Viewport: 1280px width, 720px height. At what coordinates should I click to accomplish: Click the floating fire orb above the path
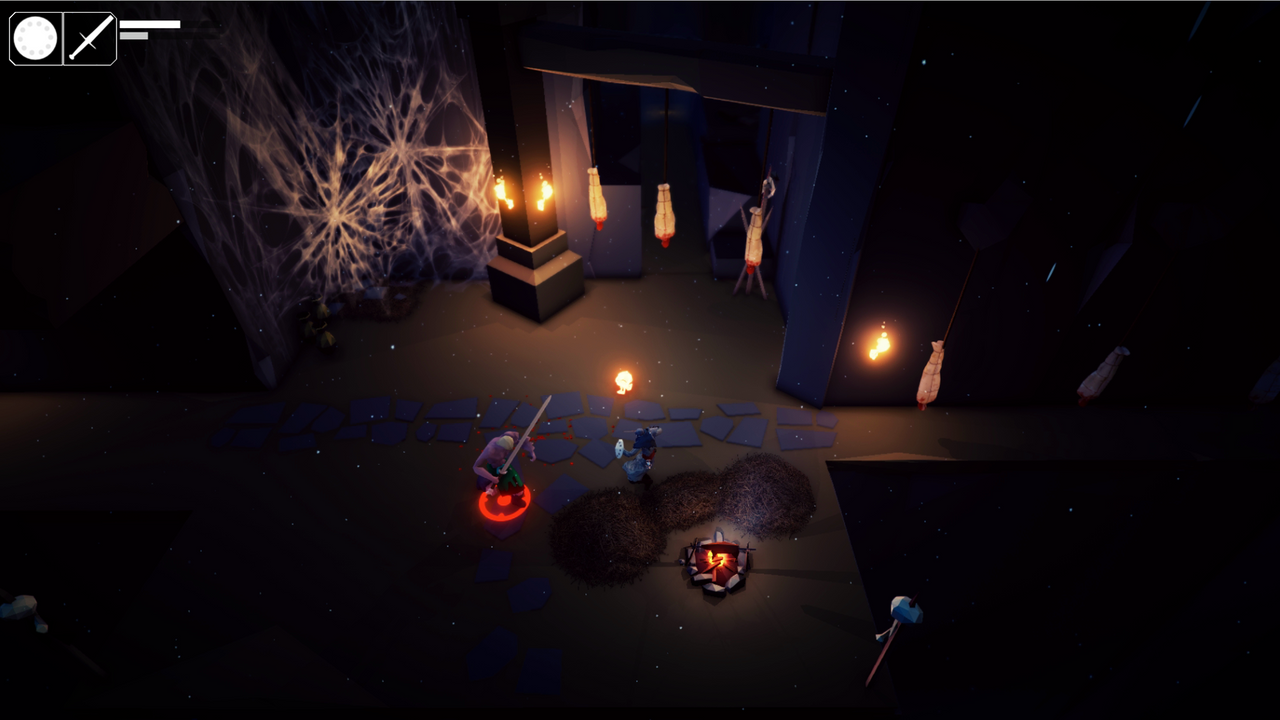point(624,379)
